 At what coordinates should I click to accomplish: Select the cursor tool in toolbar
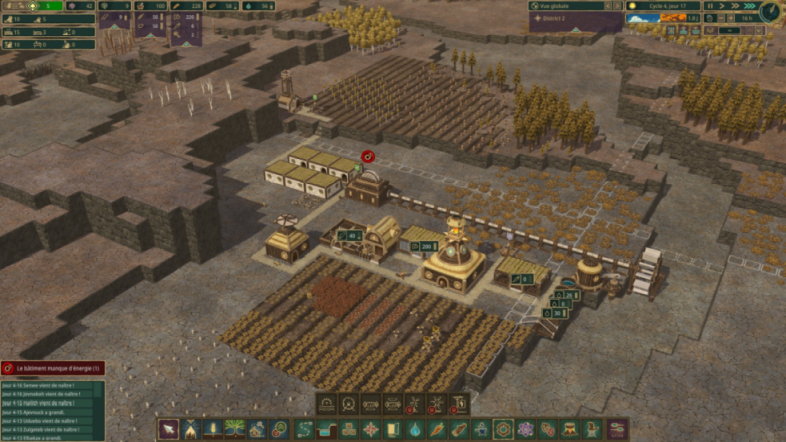pos(169,429)
